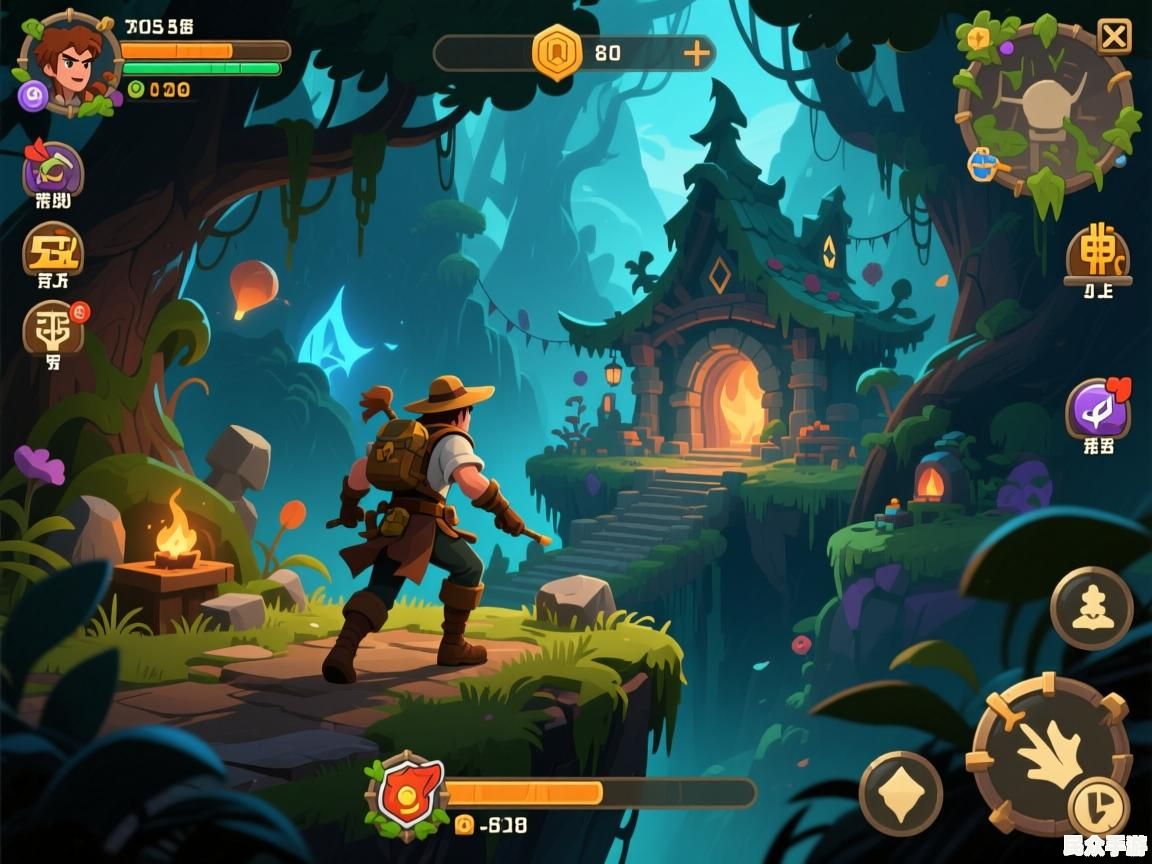
Task: Activate the purple orb icon with red badge
Action: [1097, 409]
